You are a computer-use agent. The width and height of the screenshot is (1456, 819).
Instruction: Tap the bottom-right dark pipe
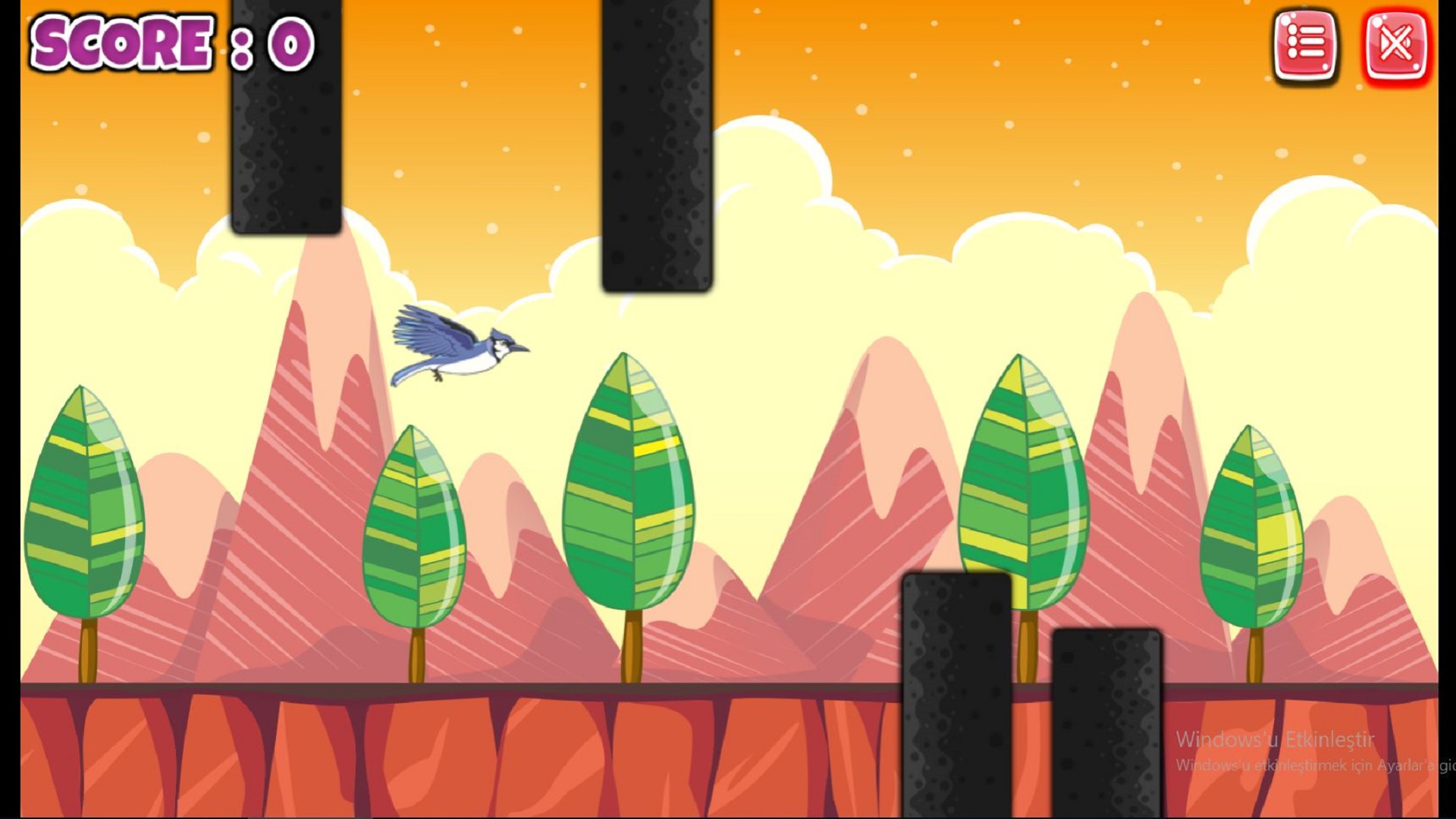coord(1107,720)
